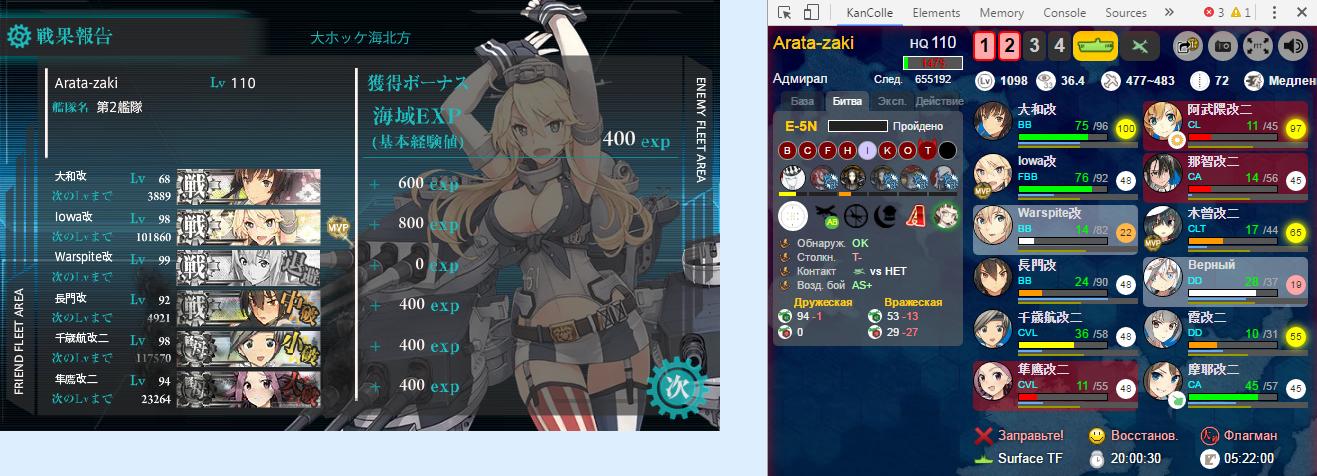
Task: Show fleet 3 in the panel
Action: pyautogui.click(x=1033, y=46)
